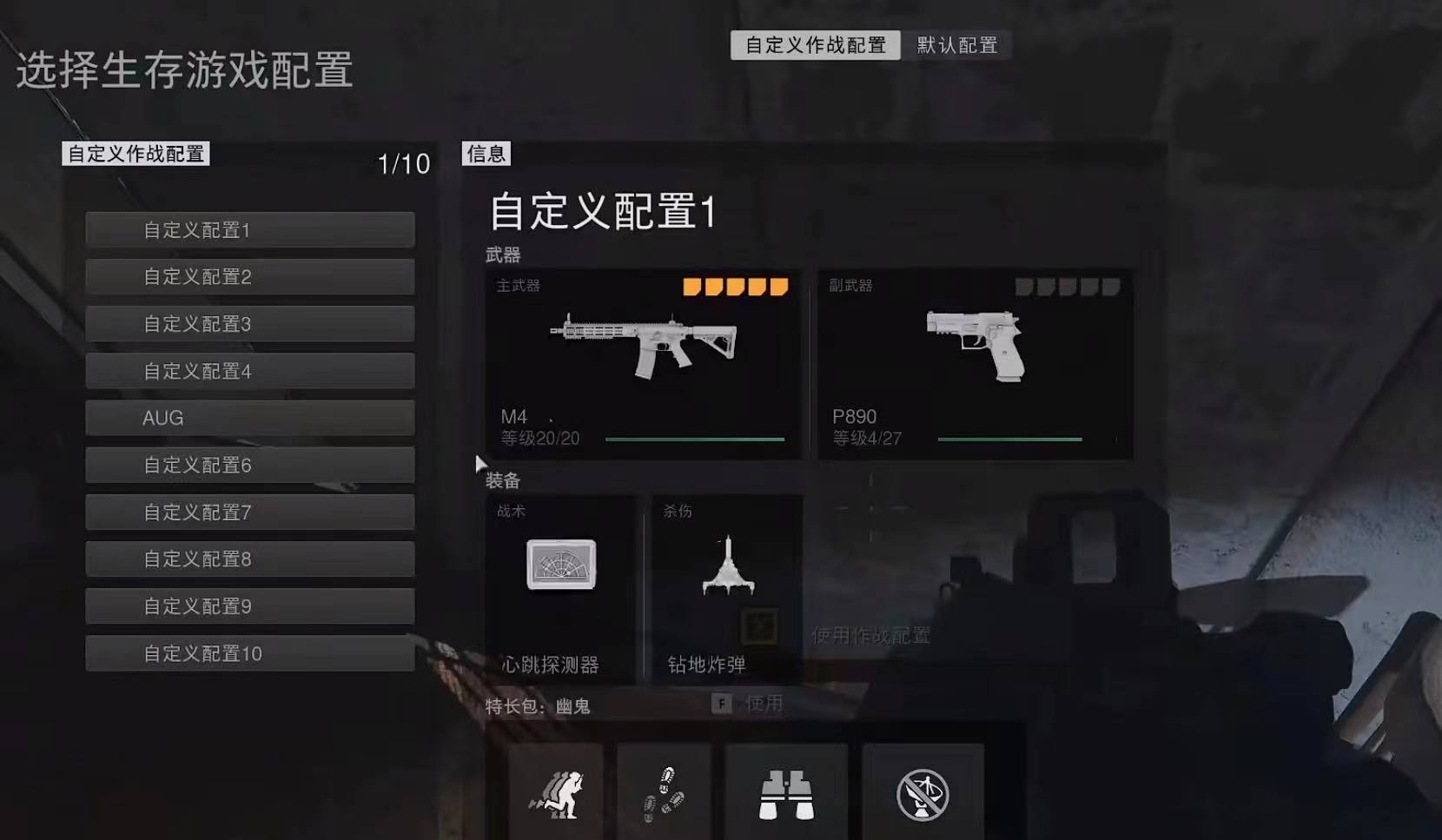Select 自定义配置7 from the list
The height and width of the screenshot is (840, 1442).
point(249,513)
